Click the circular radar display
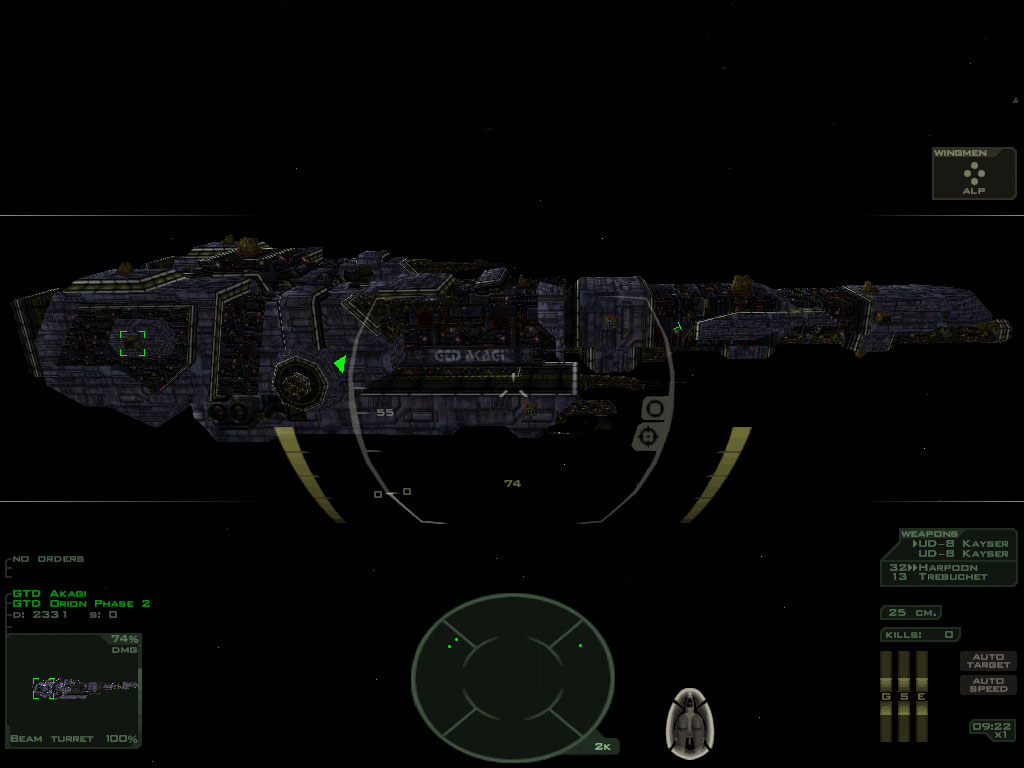The image size is (1024, 768). coord(512,668)
